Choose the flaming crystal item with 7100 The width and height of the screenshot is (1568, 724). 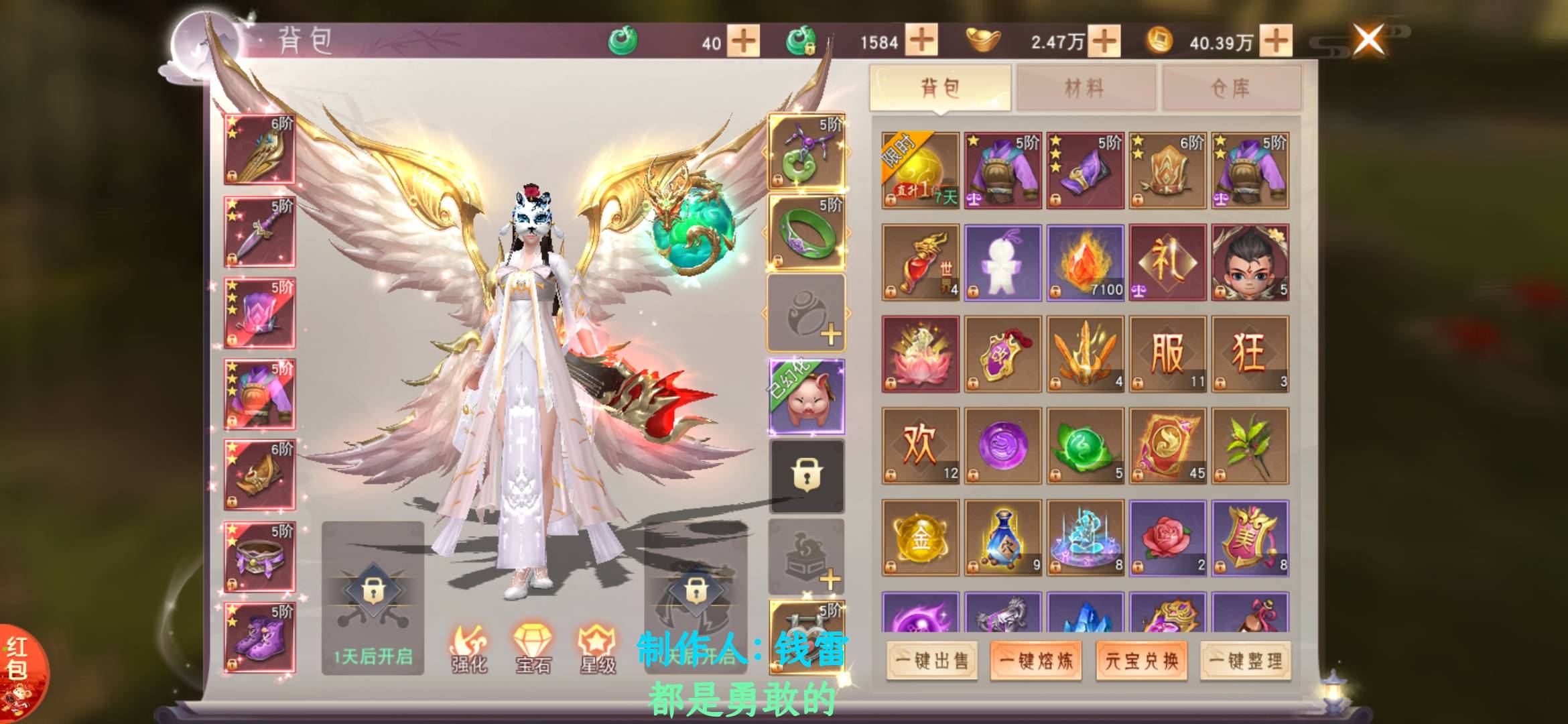pos(1085,262)
